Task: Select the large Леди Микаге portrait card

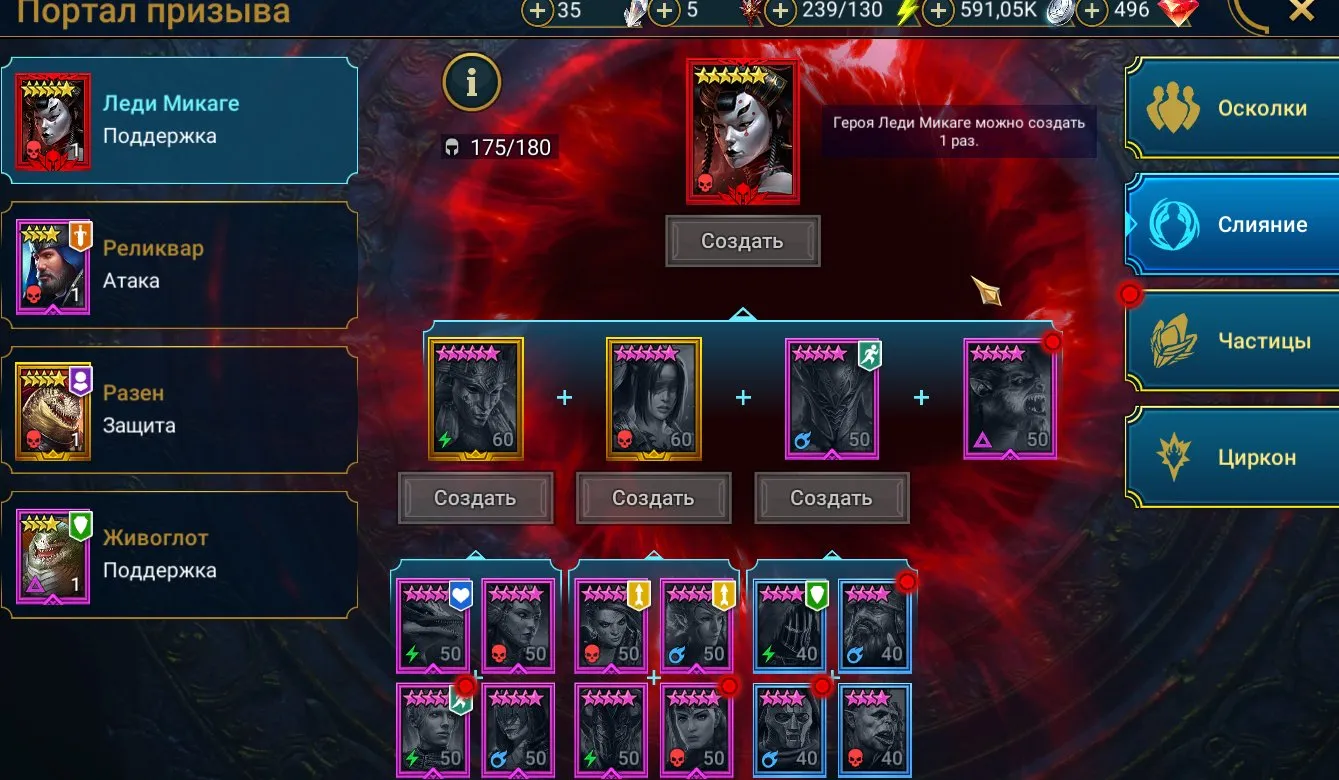Action: coord(742,131)
